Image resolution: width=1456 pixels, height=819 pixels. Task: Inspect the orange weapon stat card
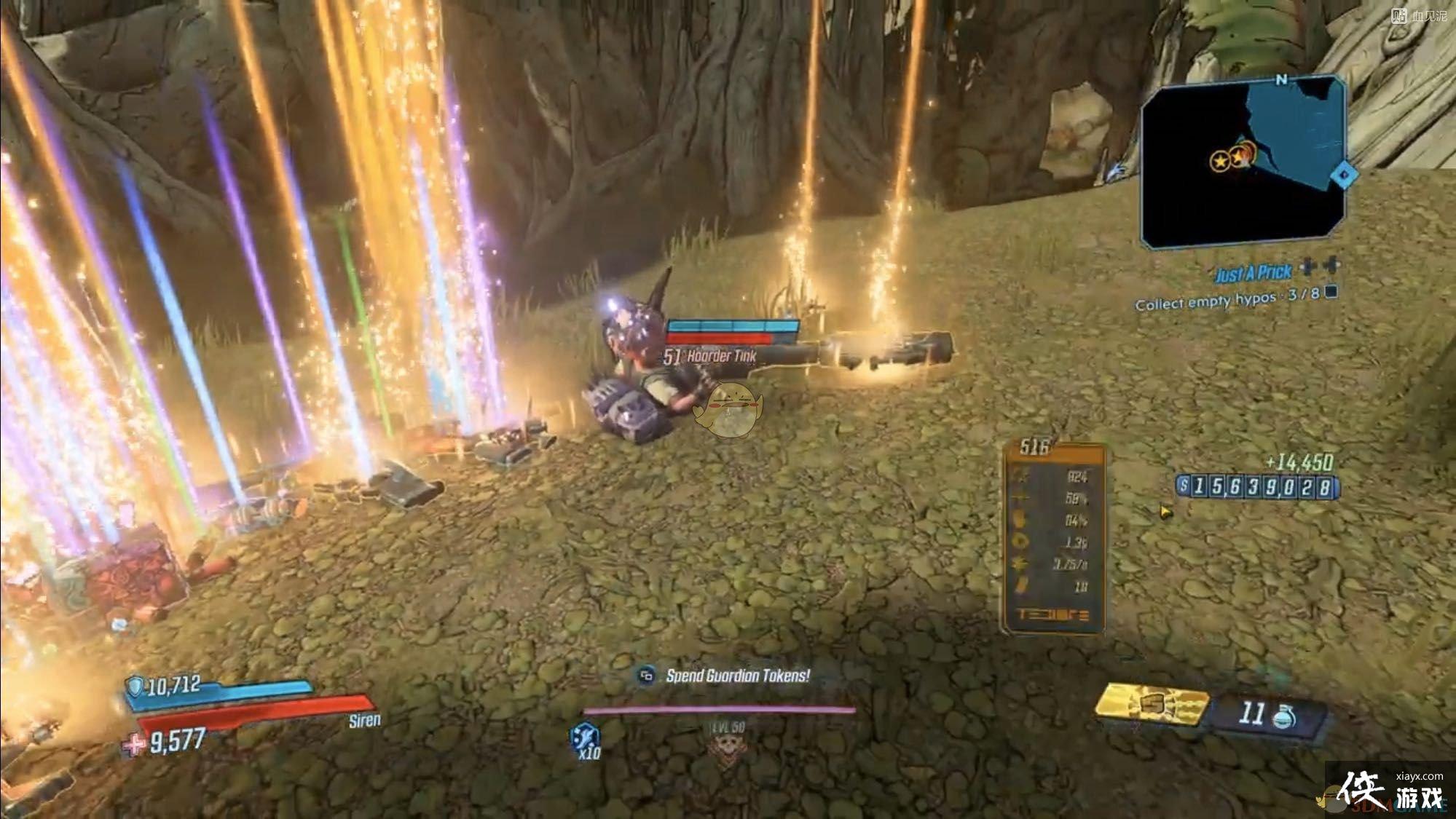pos(1054,538)
